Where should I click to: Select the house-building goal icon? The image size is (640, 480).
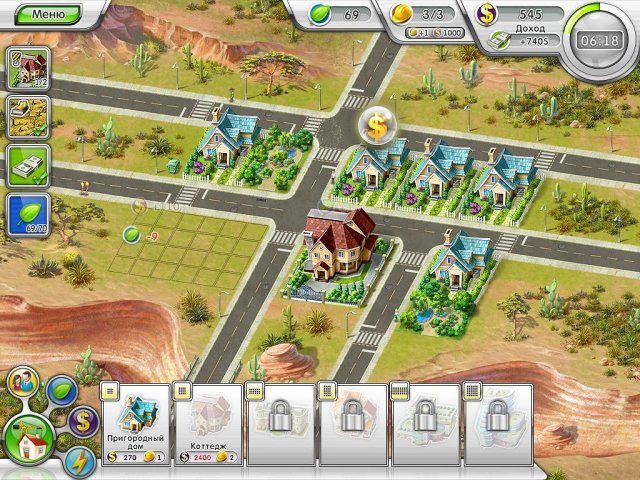pos(29,68)
